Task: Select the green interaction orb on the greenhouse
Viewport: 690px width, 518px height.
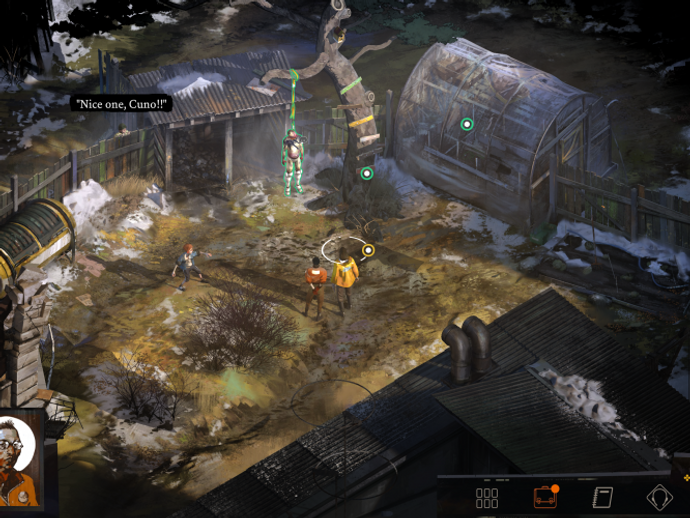Action: pyautogui.click(x=466, y=124)
